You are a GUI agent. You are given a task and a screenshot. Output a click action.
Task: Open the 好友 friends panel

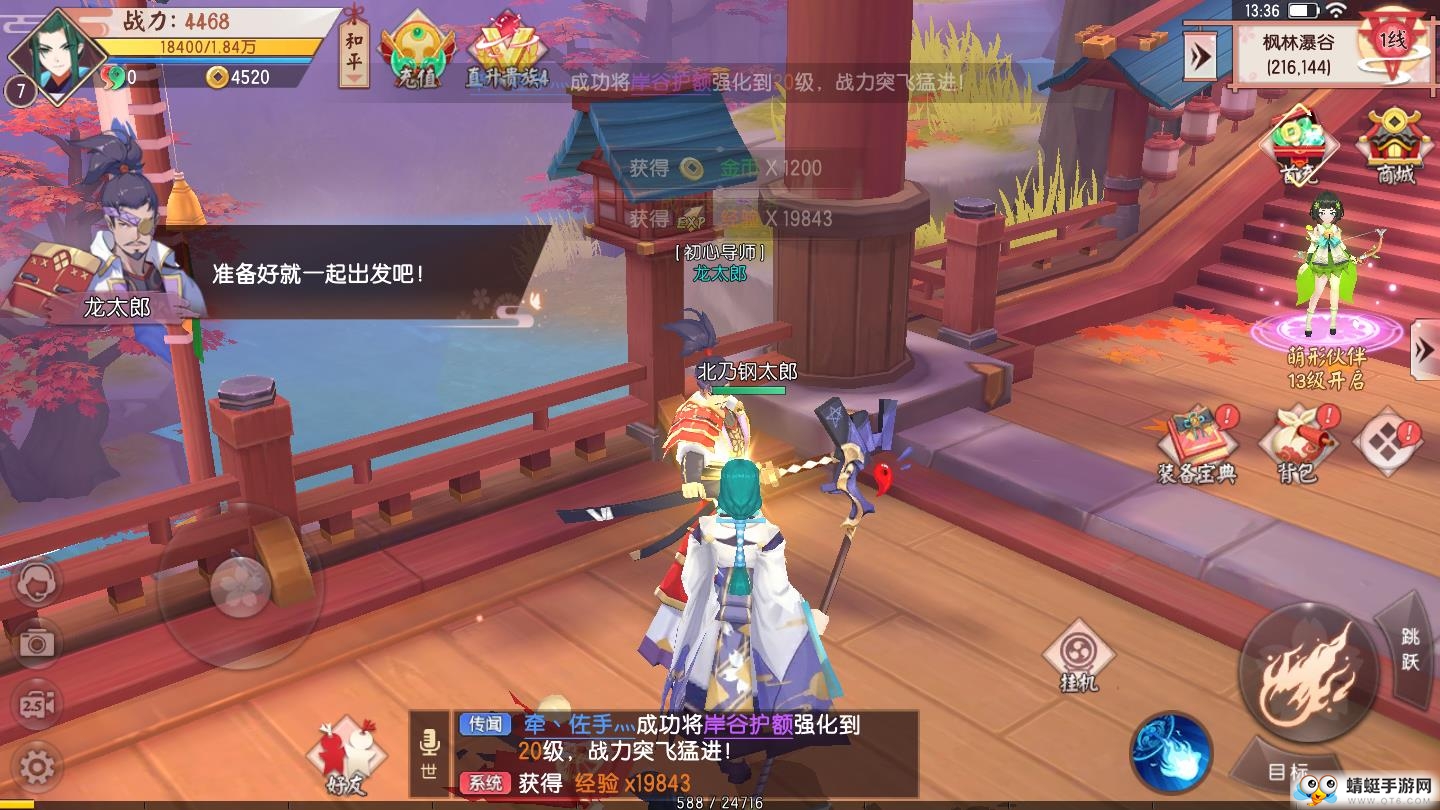[345, 745]
